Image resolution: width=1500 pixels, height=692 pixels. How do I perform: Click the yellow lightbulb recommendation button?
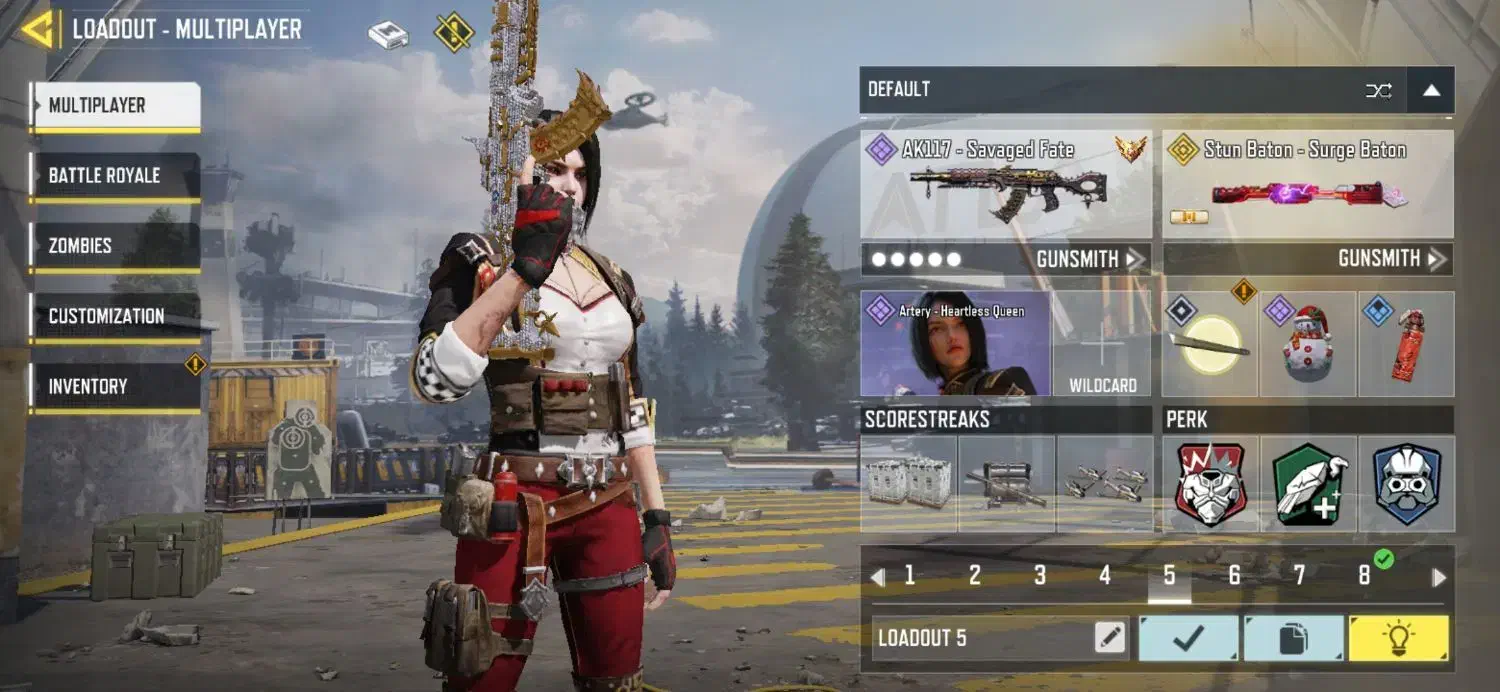(x=1398, y=638)
